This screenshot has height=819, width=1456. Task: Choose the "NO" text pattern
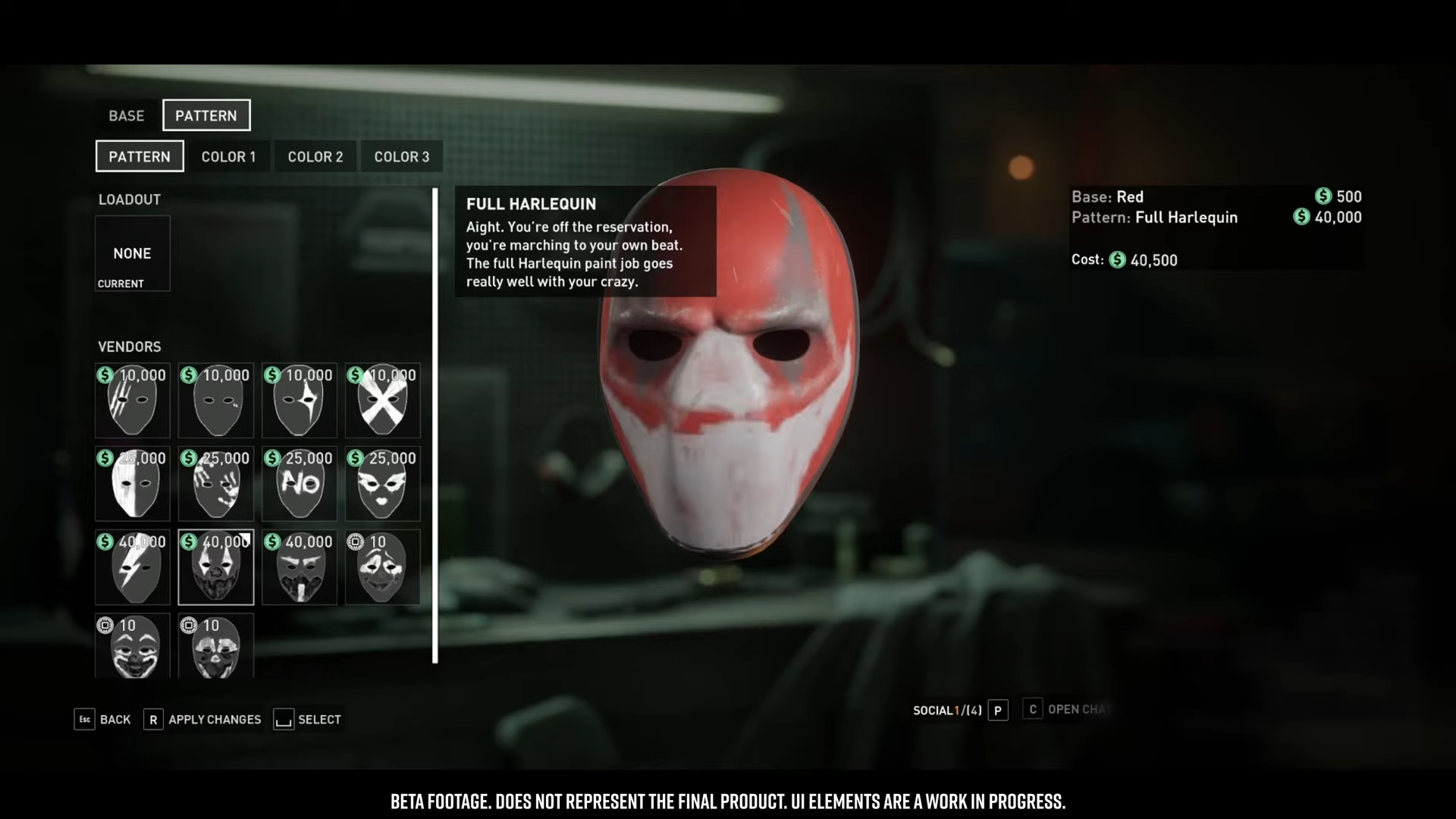pos(300,485)
